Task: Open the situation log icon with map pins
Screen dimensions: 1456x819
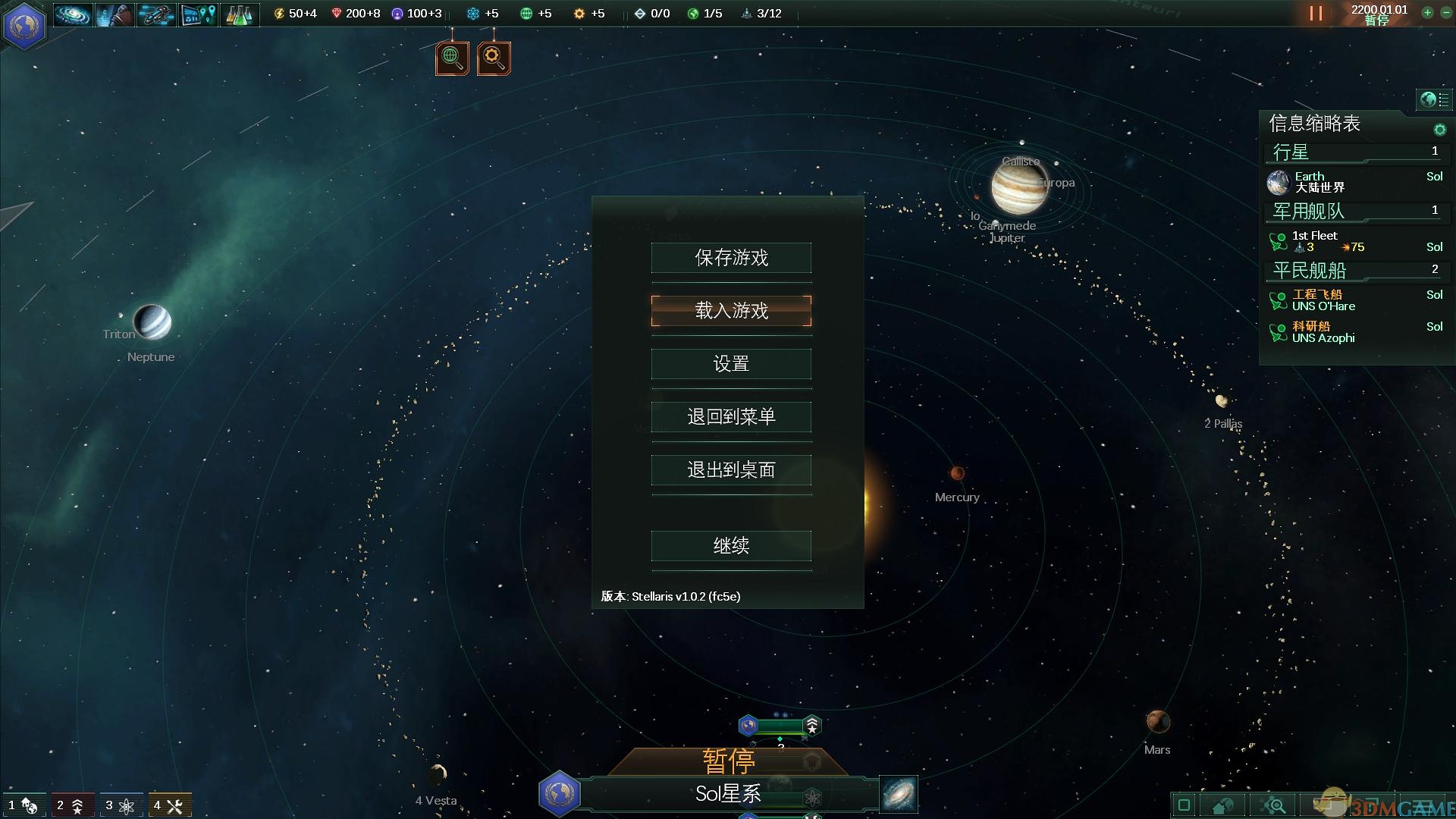Action: pos(198,14)
